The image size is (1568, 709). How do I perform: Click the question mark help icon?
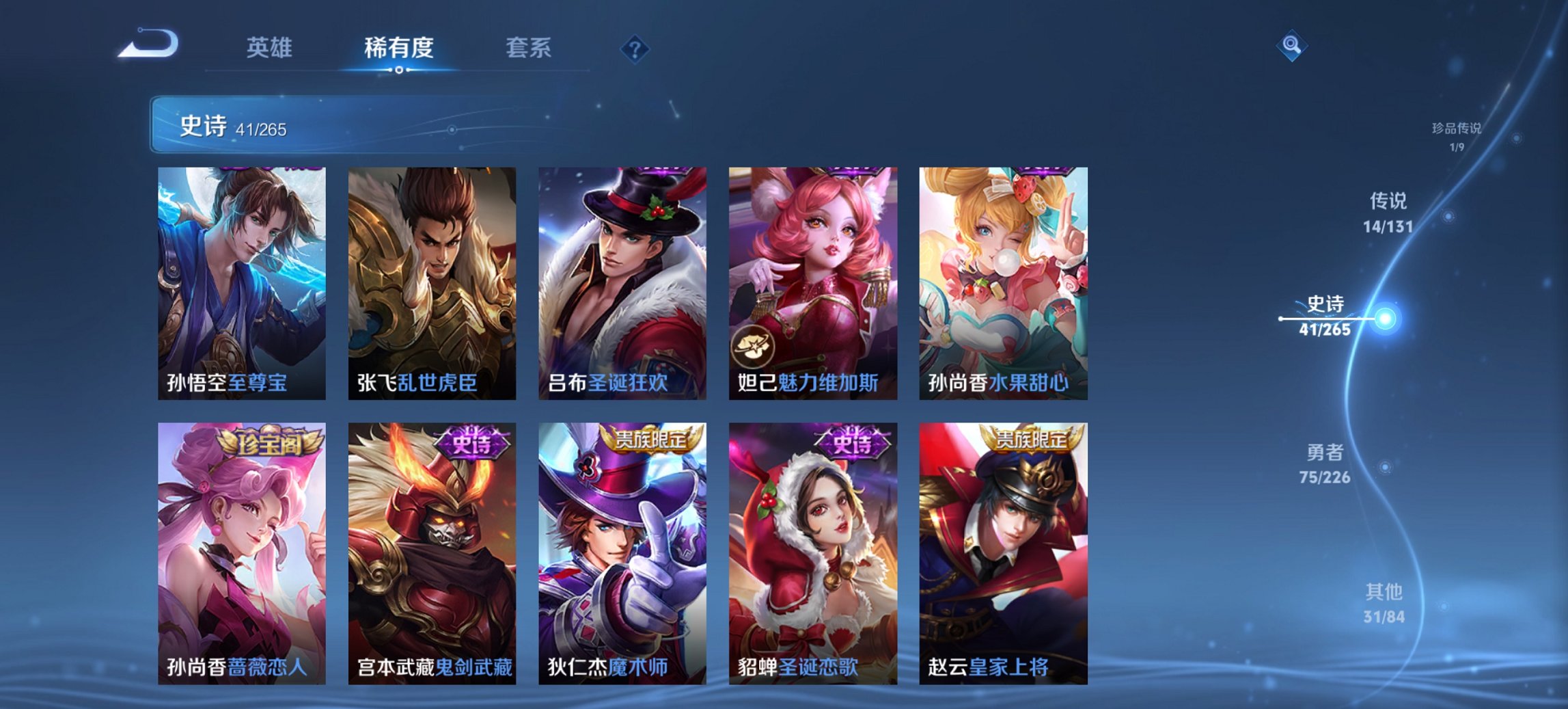click(635, 49)
